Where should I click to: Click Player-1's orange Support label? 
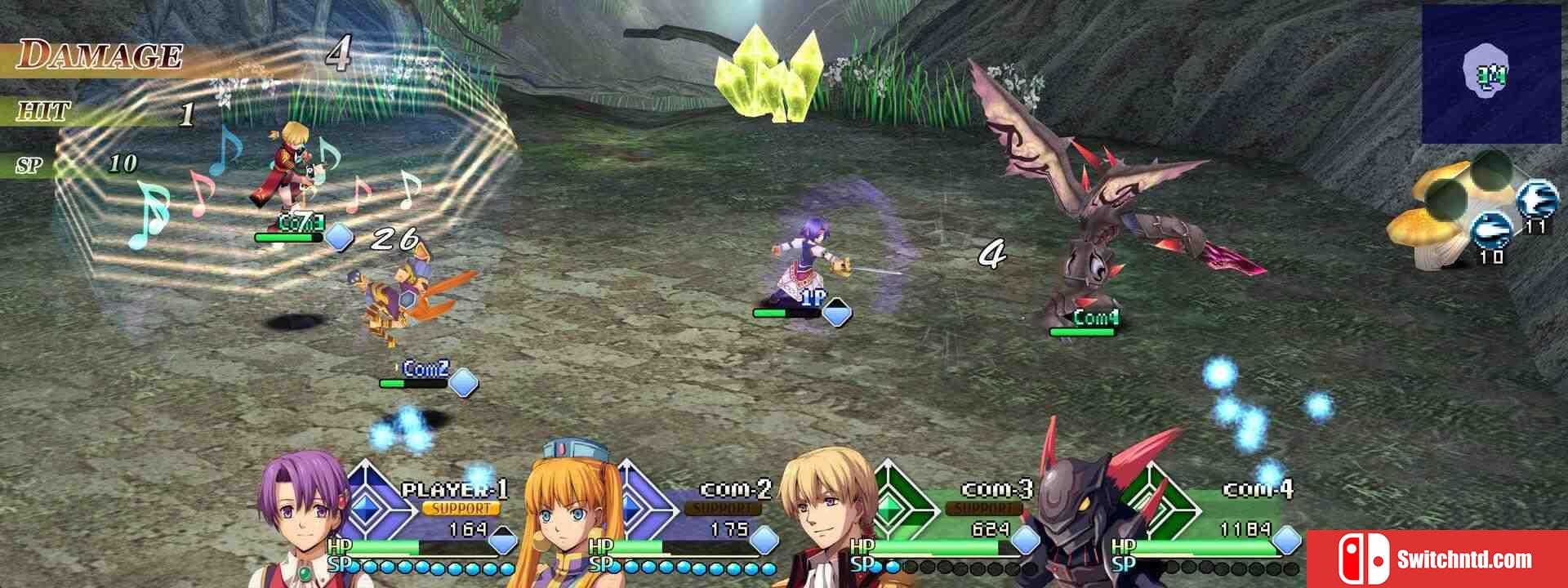tap(461, 509)
